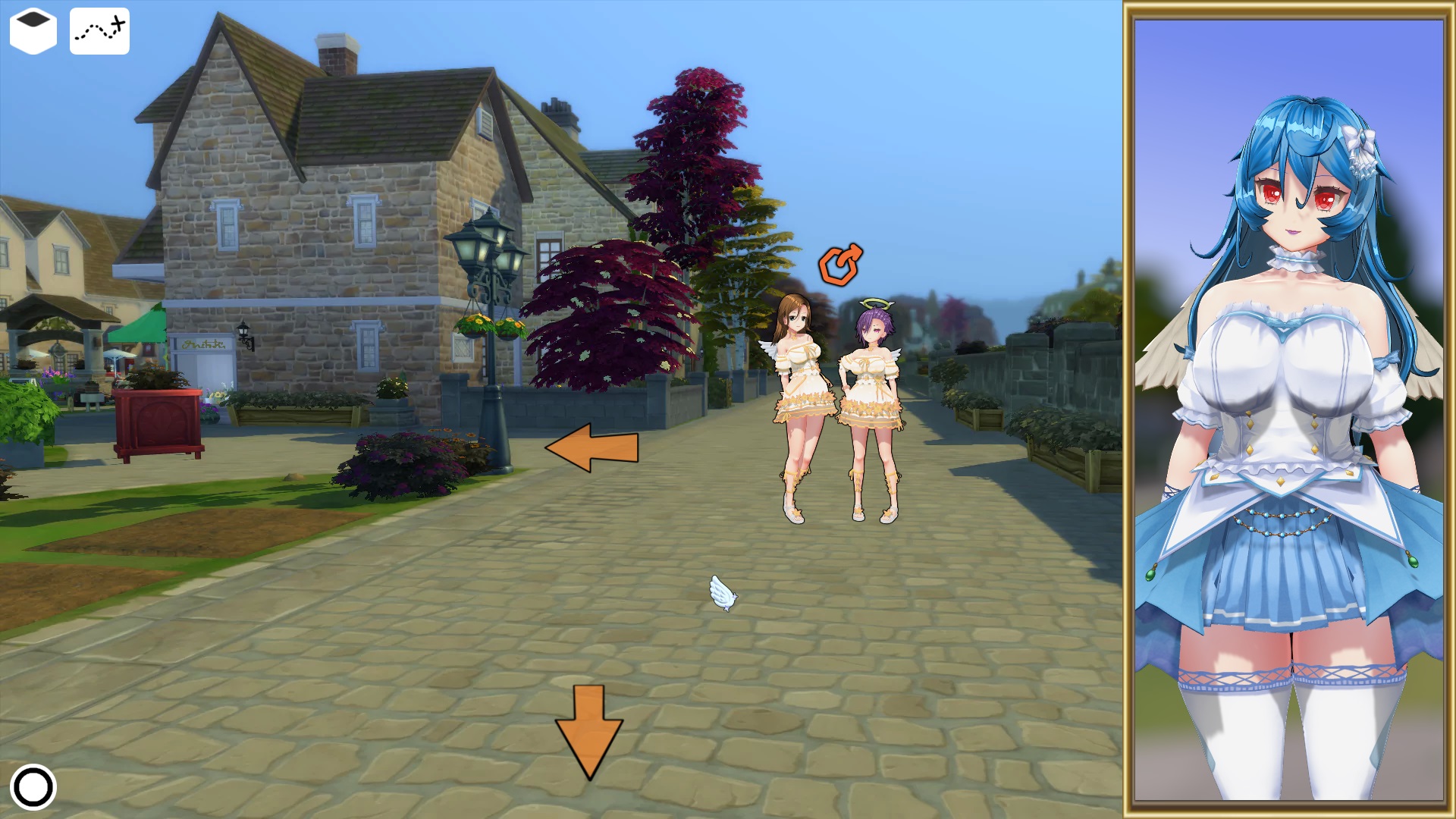Image resolution: width=1456 pixels, height=819 pixels.
Task: Activate the orange hexagon interaction icon
Action: click(x=839, y=265)
